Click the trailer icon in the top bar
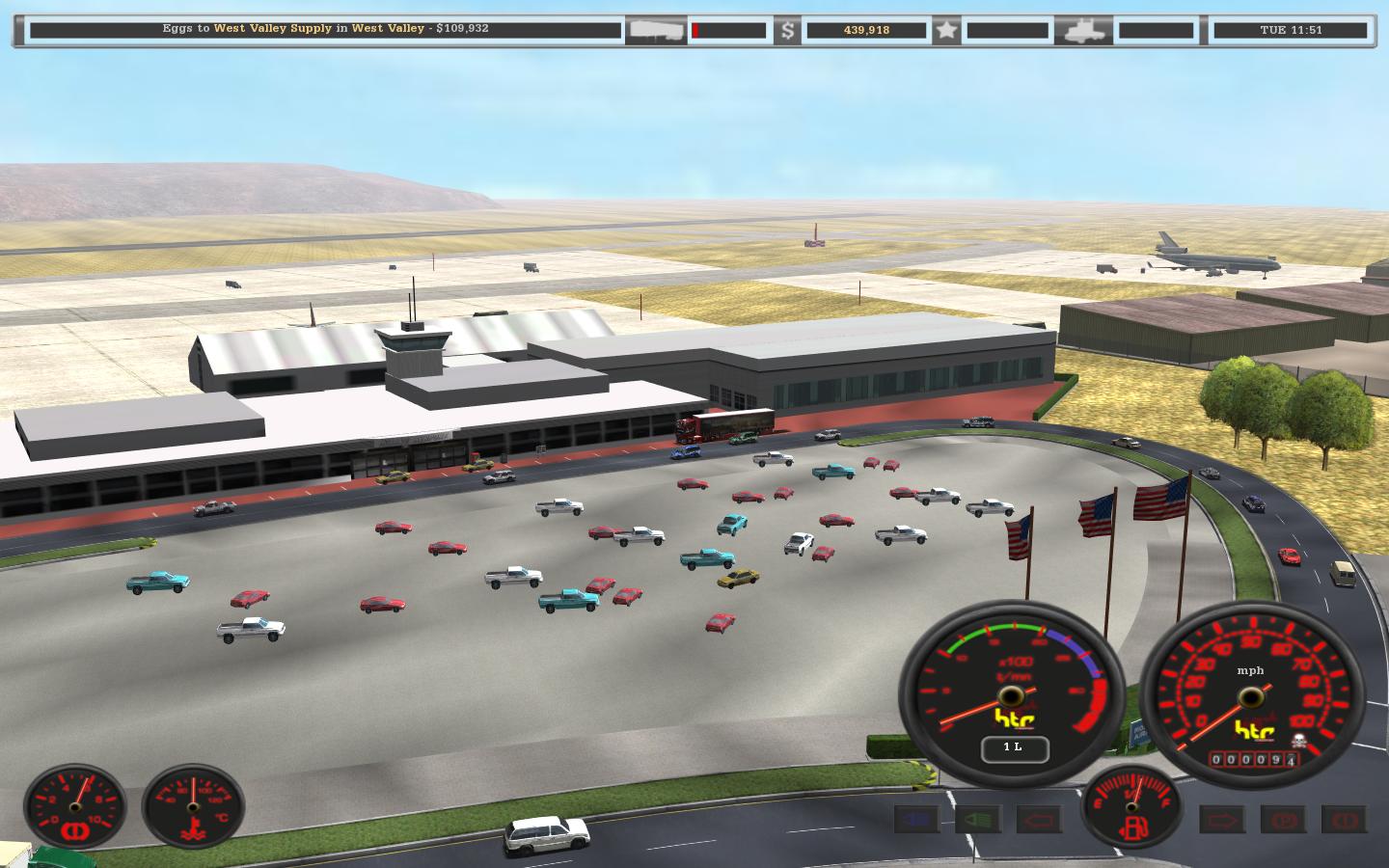The image size is (1389, 868). pyautogui.click(x=656, y=30)
